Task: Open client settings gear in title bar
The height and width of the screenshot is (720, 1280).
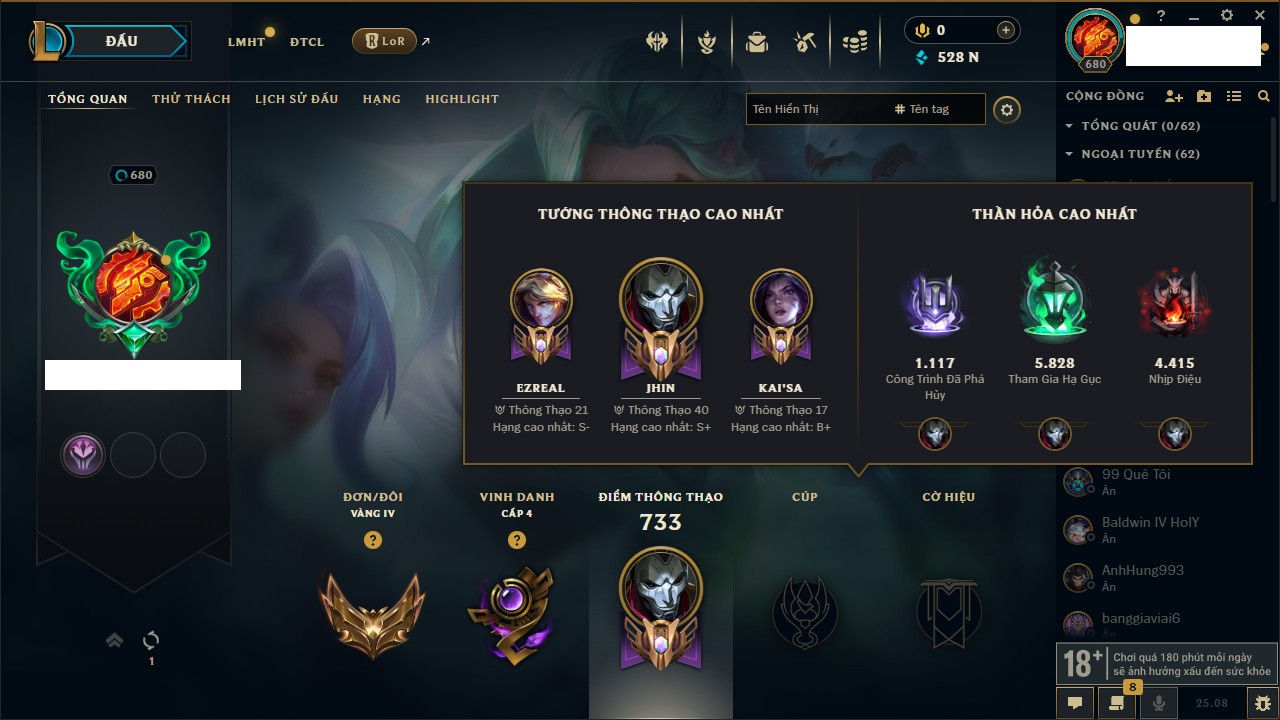Action: tap(1227, 15)
